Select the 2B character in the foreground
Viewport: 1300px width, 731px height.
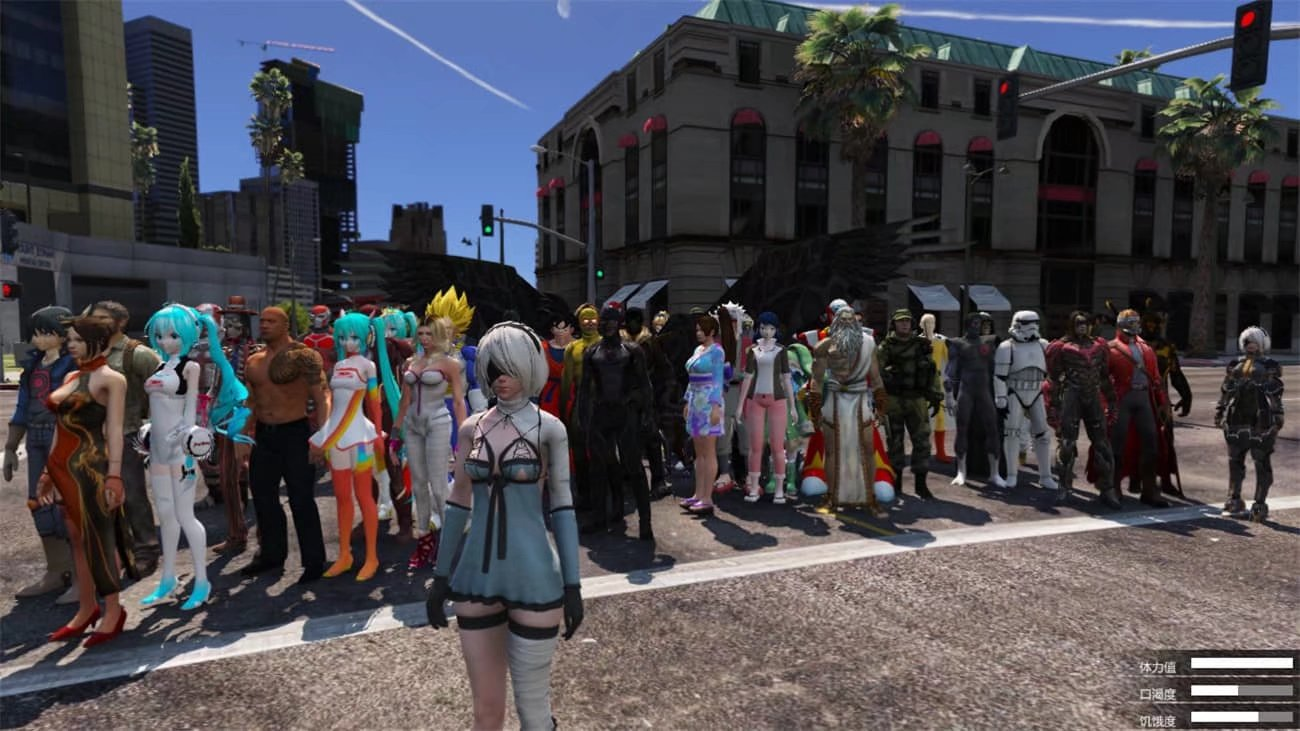point(510,480)
